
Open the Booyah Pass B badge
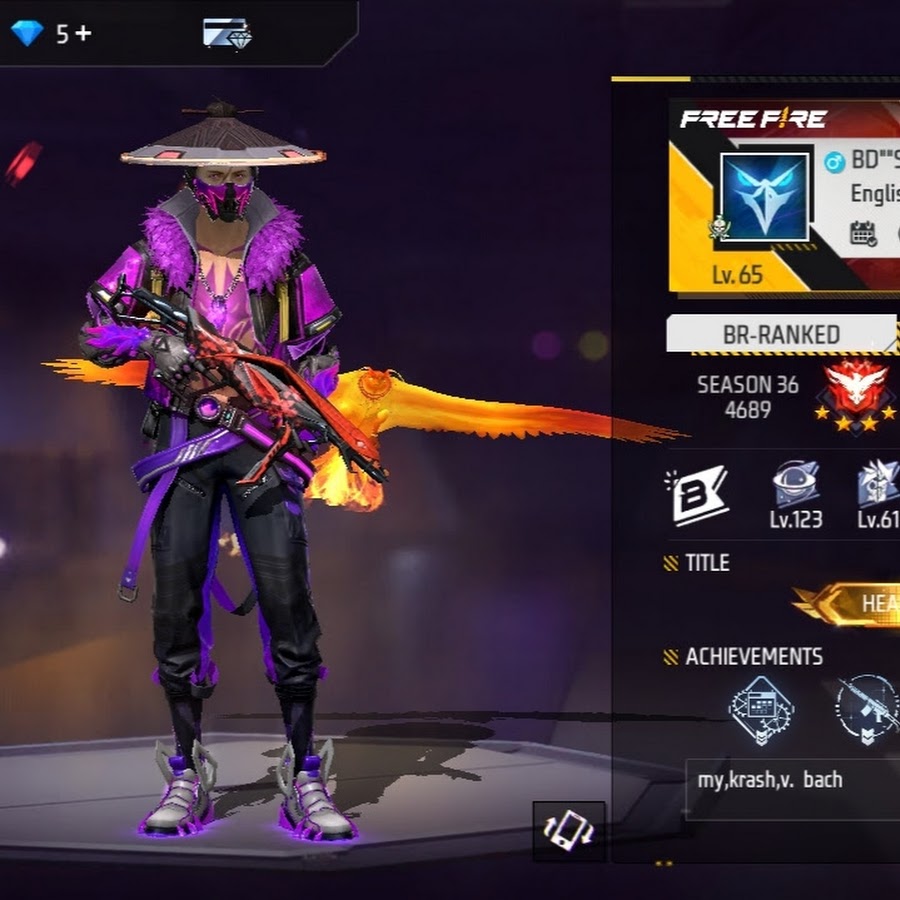697,493
